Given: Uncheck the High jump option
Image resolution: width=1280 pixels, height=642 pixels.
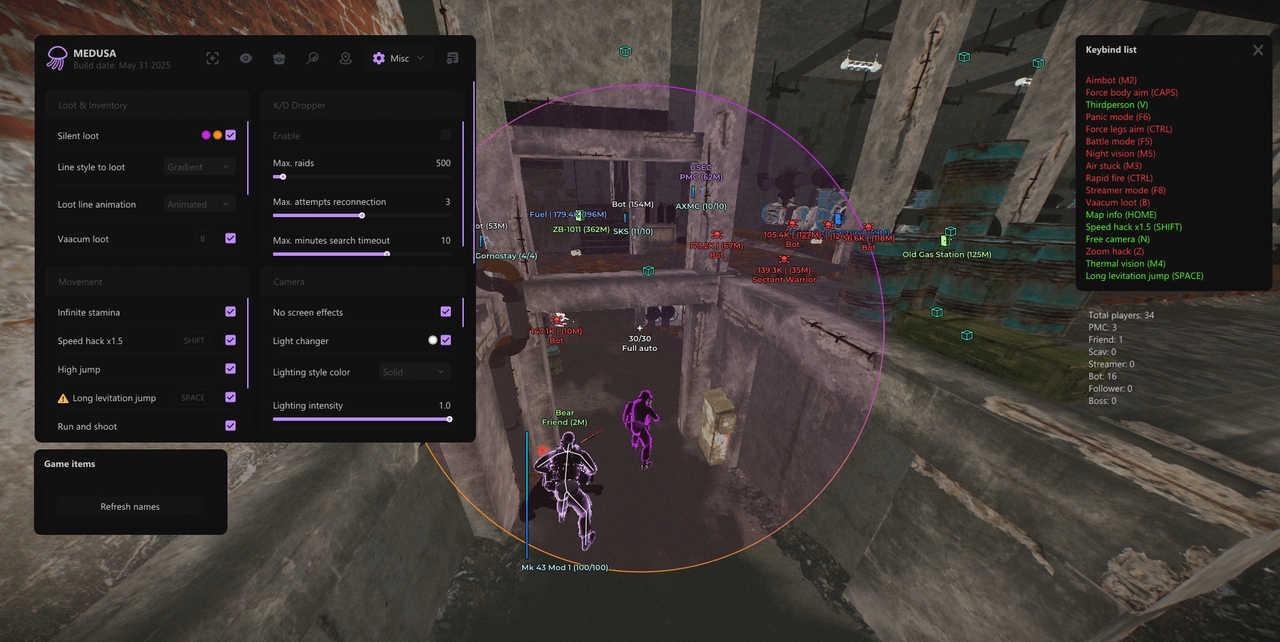Looking at the screenshot, I should pos(231,369).
